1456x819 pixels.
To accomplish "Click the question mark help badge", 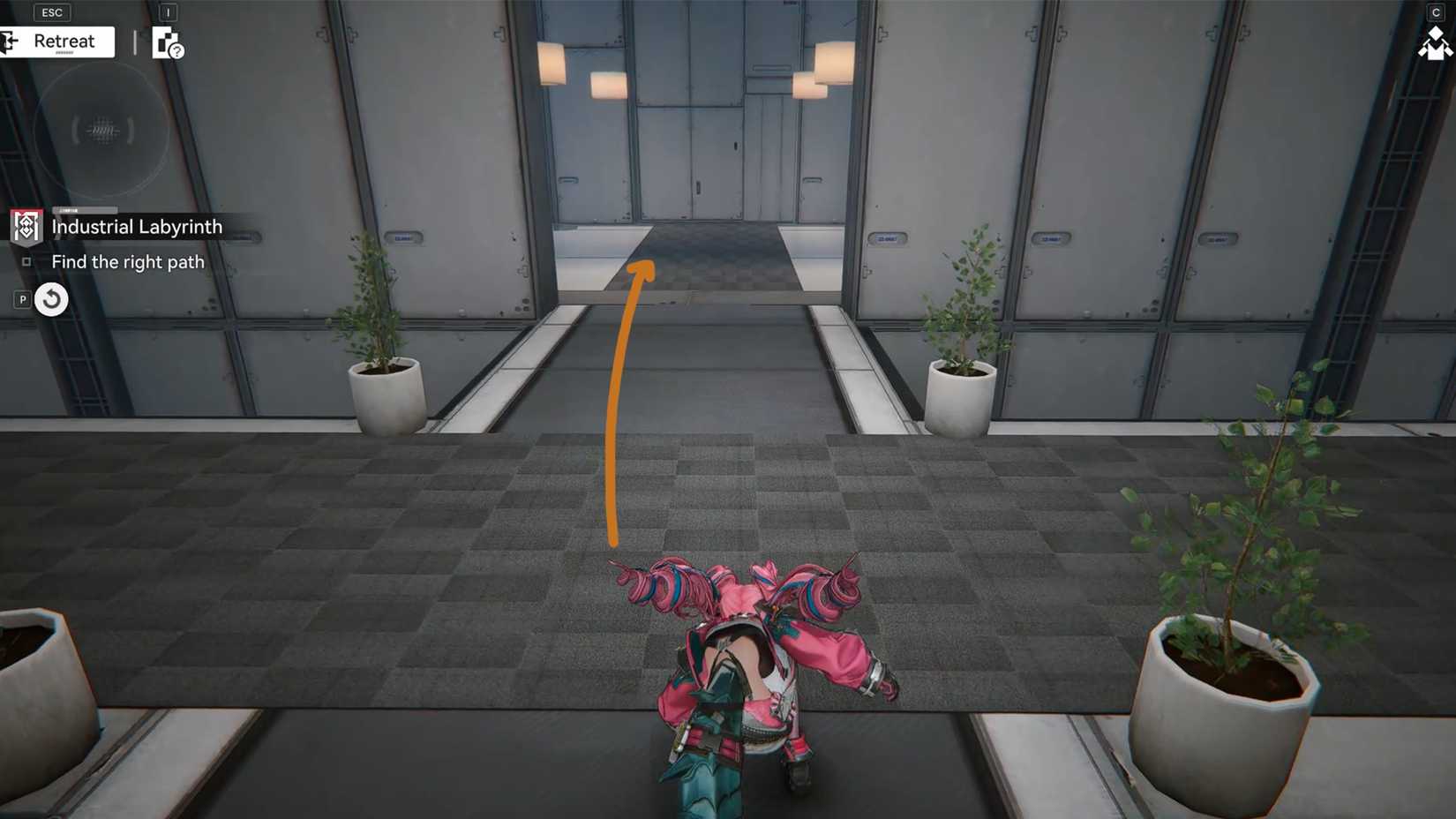I will [176, 50].
